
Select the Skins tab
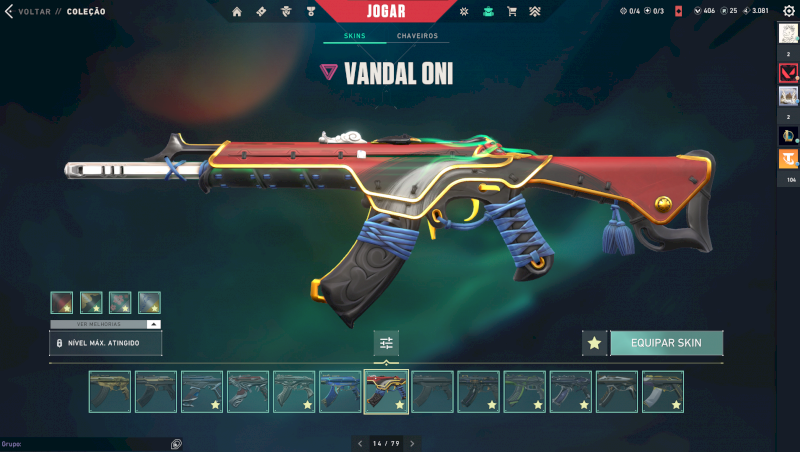tap(354, 36)
